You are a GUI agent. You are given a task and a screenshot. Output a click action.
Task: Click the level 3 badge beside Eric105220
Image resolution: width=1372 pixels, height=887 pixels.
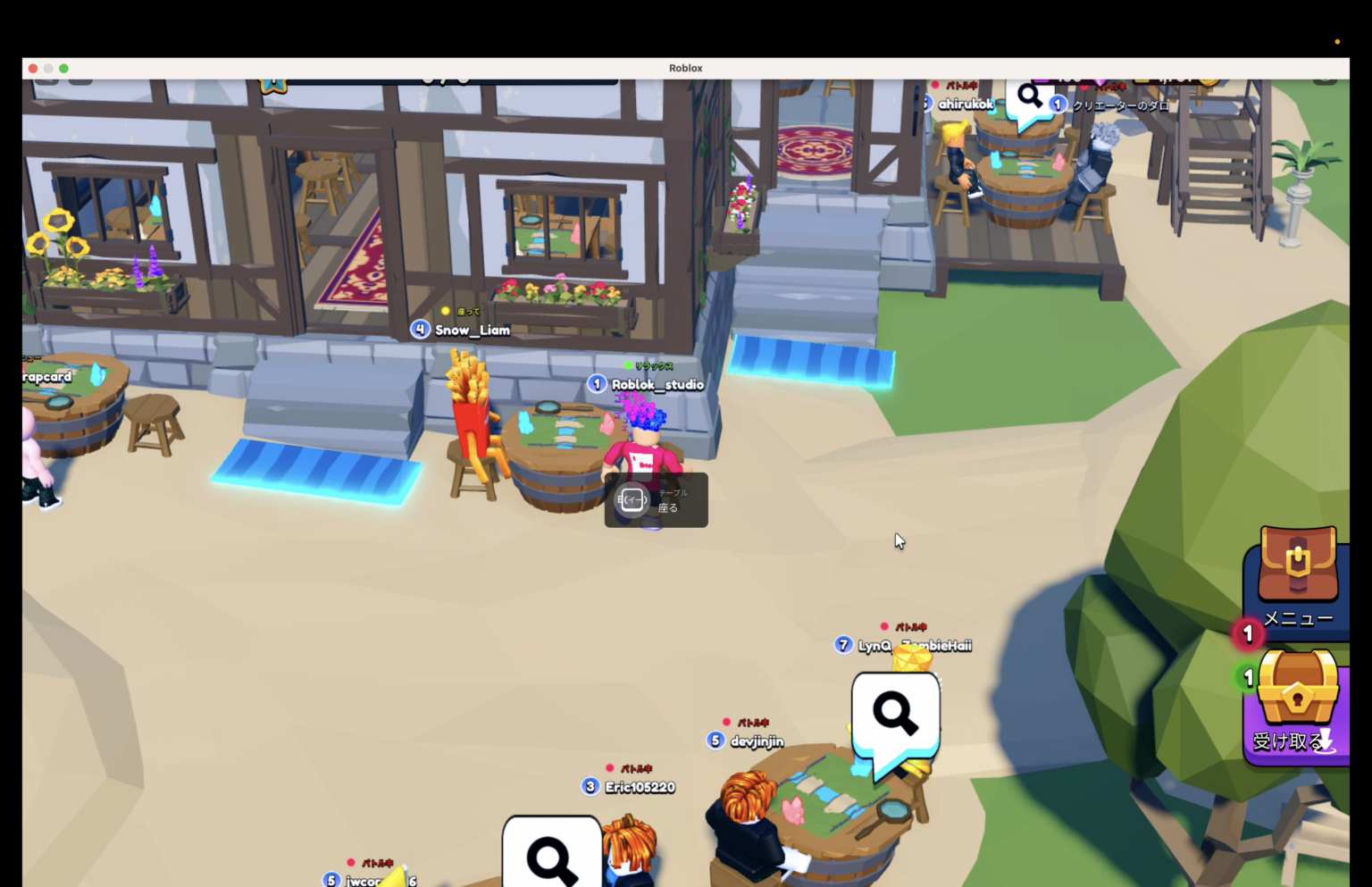coord(589,786)
